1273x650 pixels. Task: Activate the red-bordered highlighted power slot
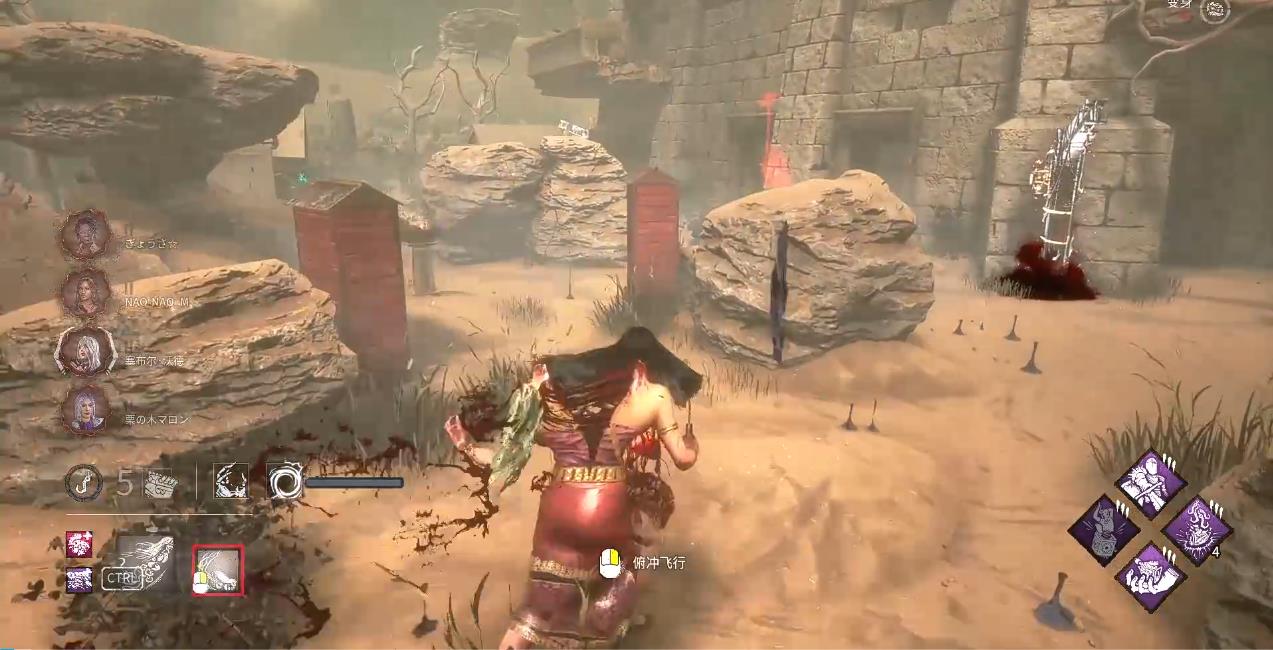pos(218,570)
